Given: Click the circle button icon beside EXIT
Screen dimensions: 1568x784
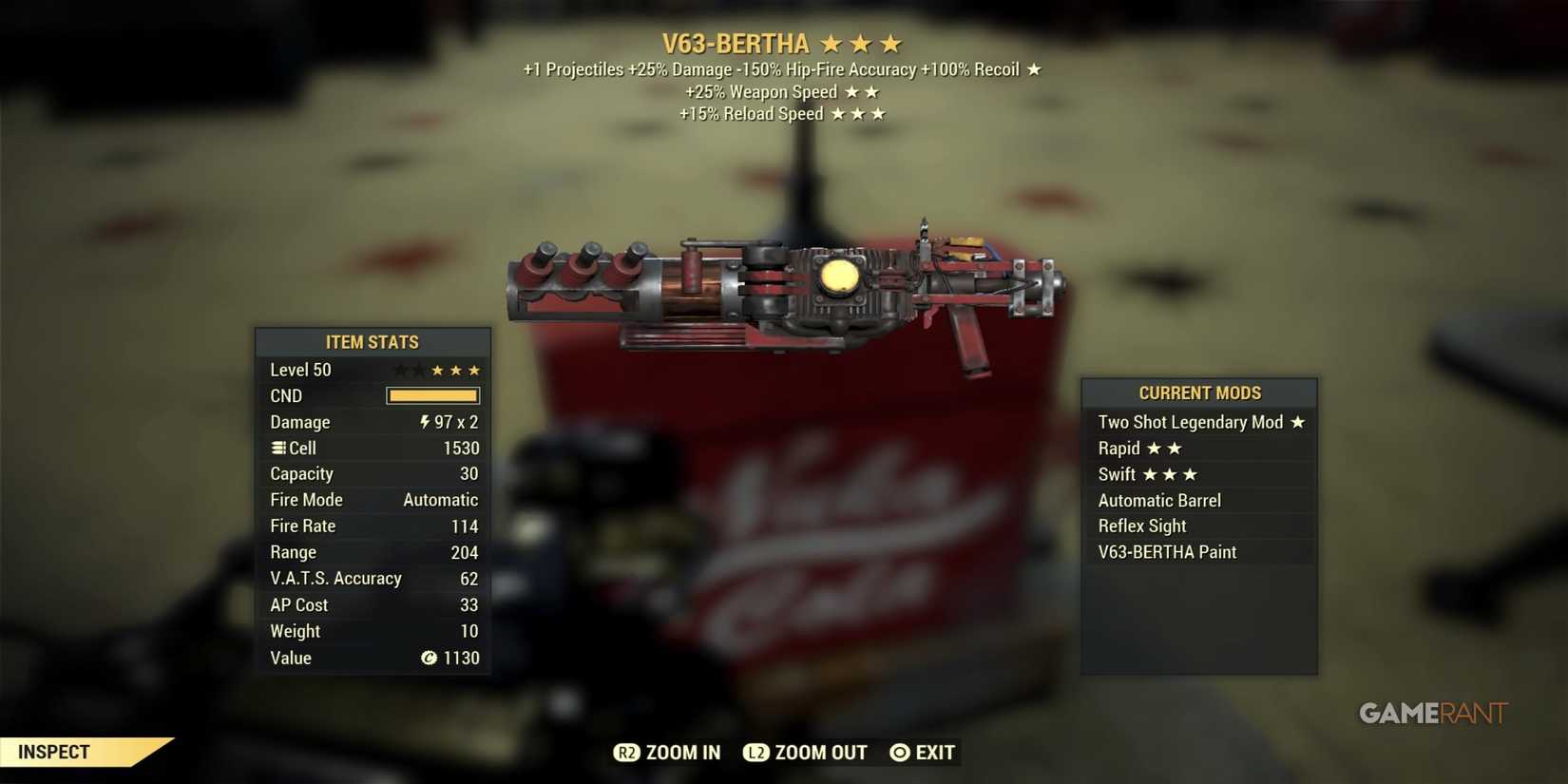Looking at the screenshot, I should [898, 752].
